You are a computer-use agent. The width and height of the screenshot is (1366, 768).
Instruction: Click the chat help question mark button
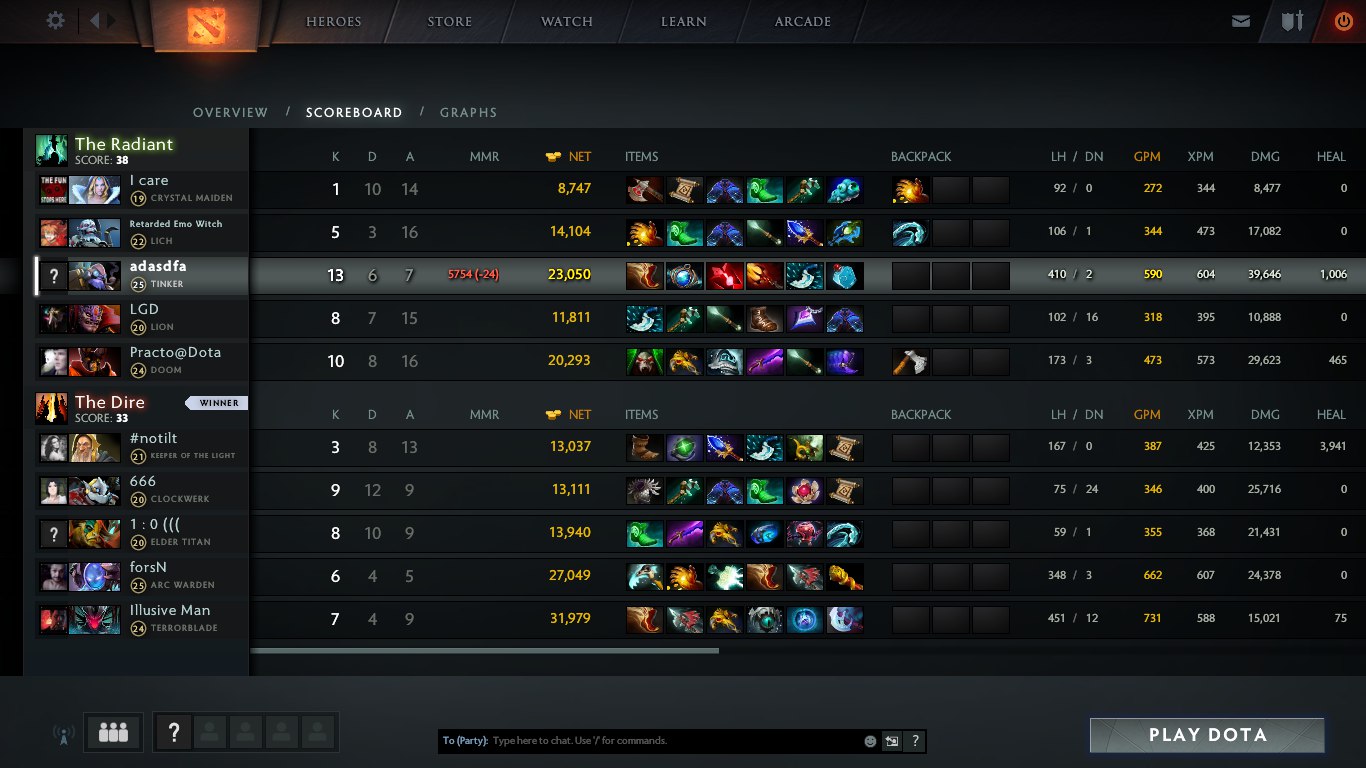tap(915, 741)
